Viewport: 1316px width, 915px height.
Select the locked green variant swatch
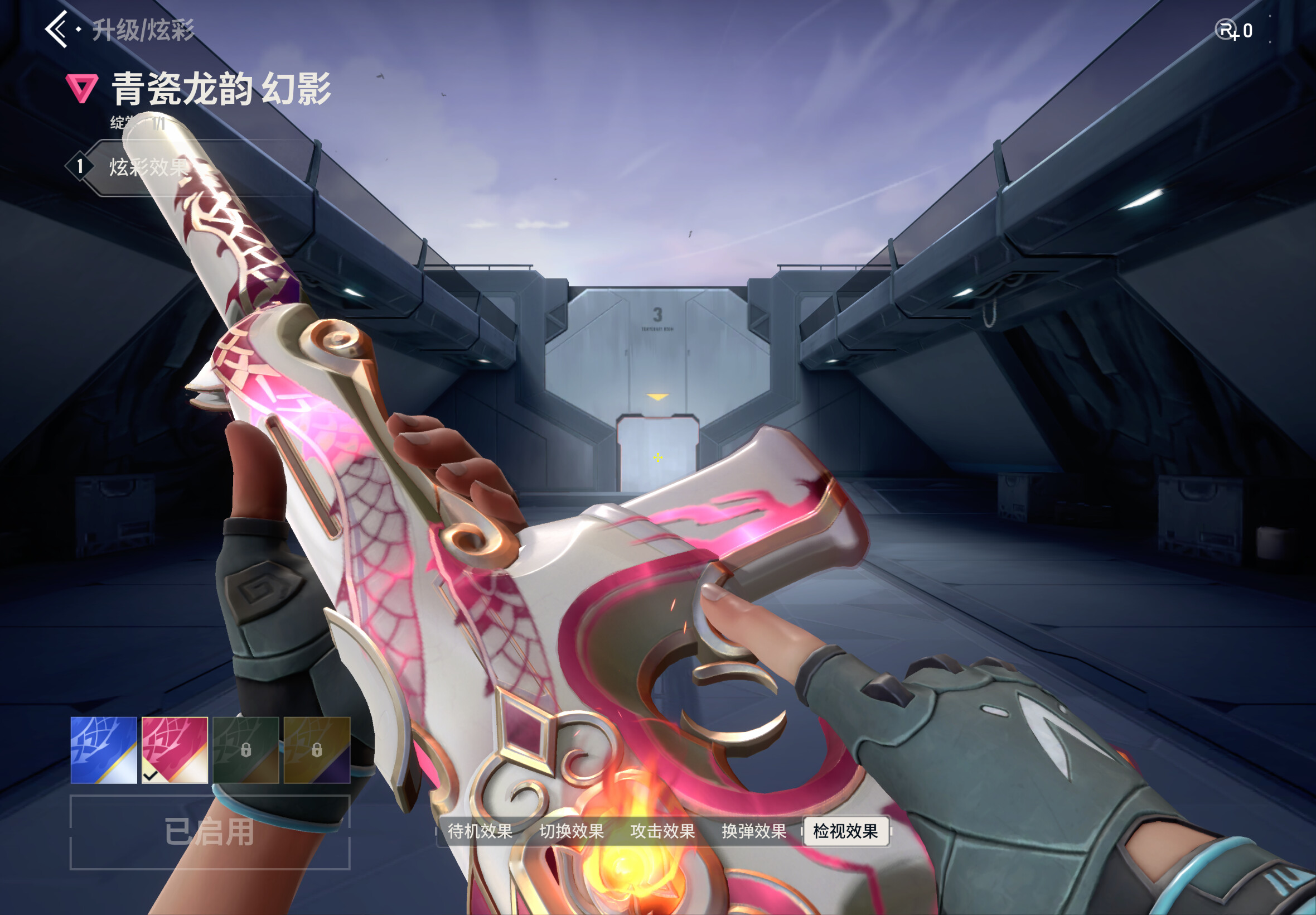click(x=246, y=750)
